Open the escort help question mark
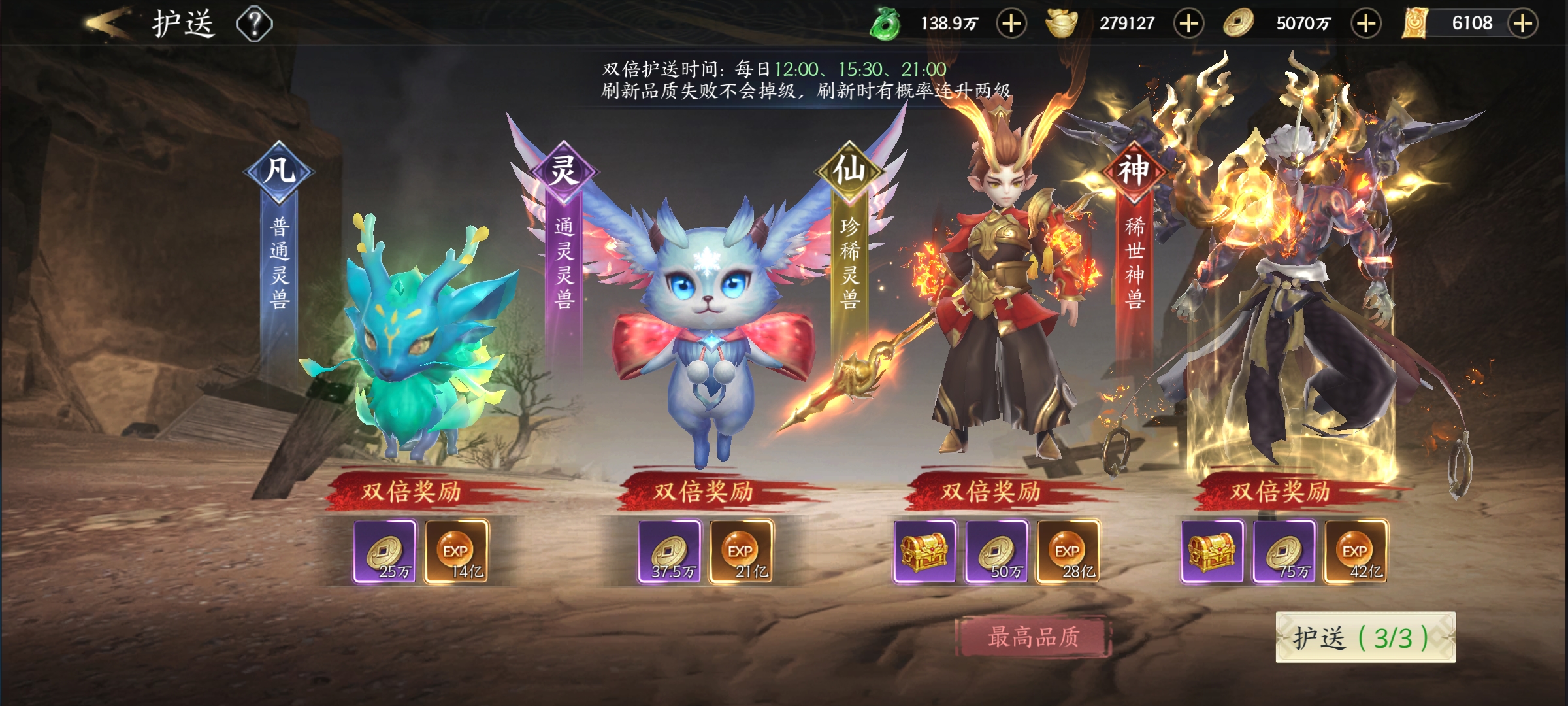Viewport: 1568px width, 706px height. 254,25
